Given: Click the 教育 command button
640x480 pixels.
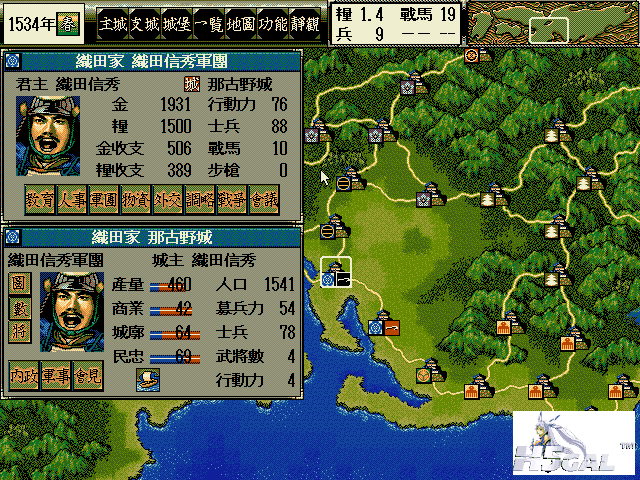Looking at the screenshot, I should pyautogui.click(x=40, y=199).
